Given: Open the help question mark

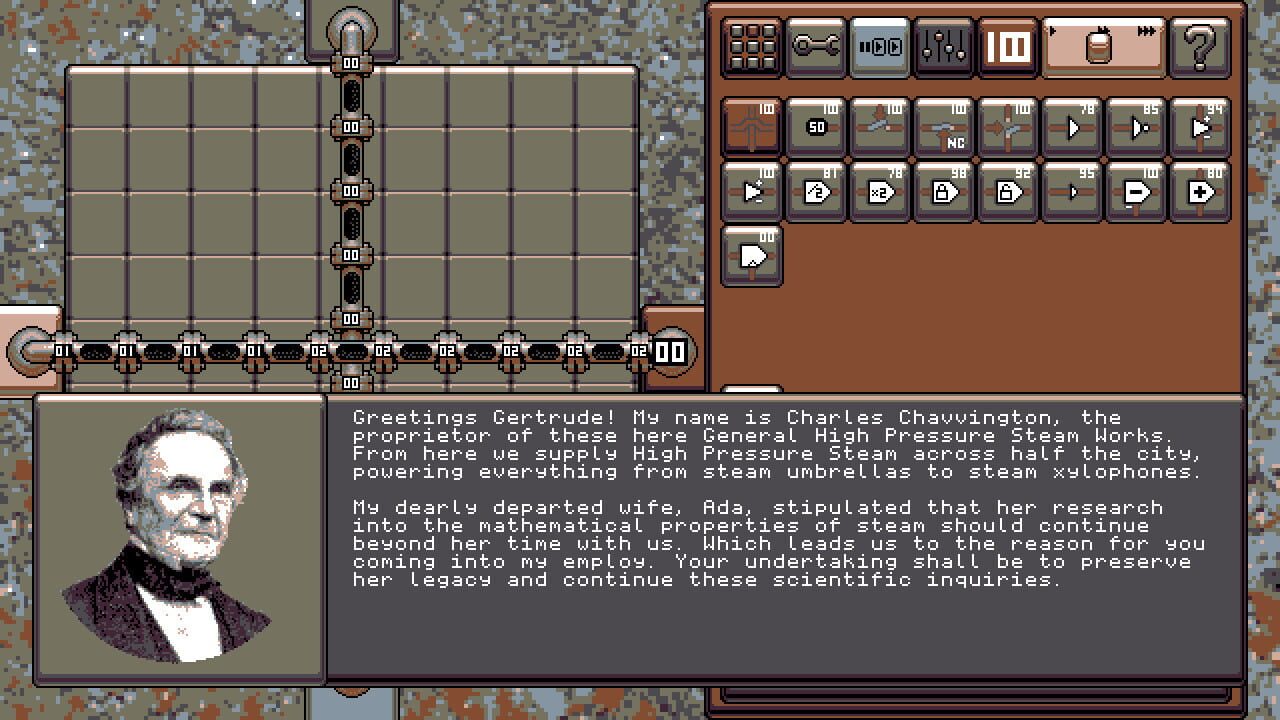Looking at the screenshot, I should click(x=1199, y=45).
